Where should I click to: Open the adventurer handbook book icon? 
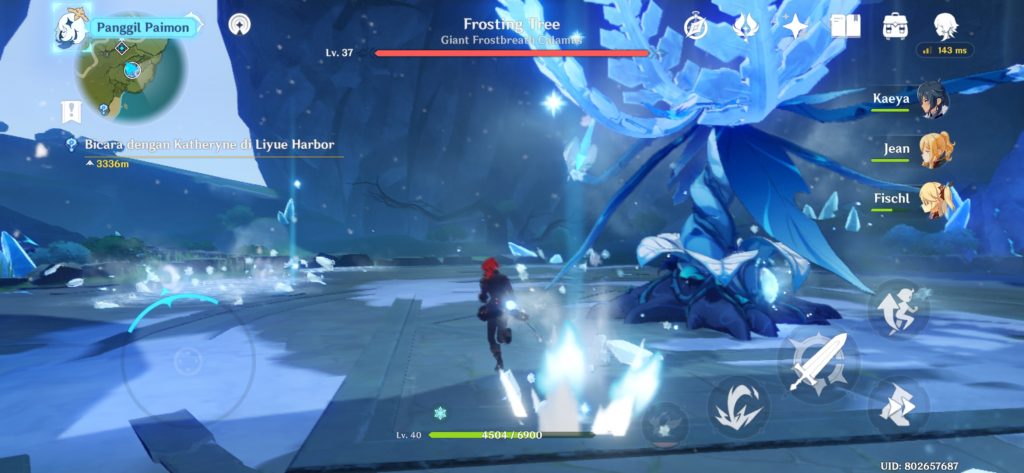845,27
